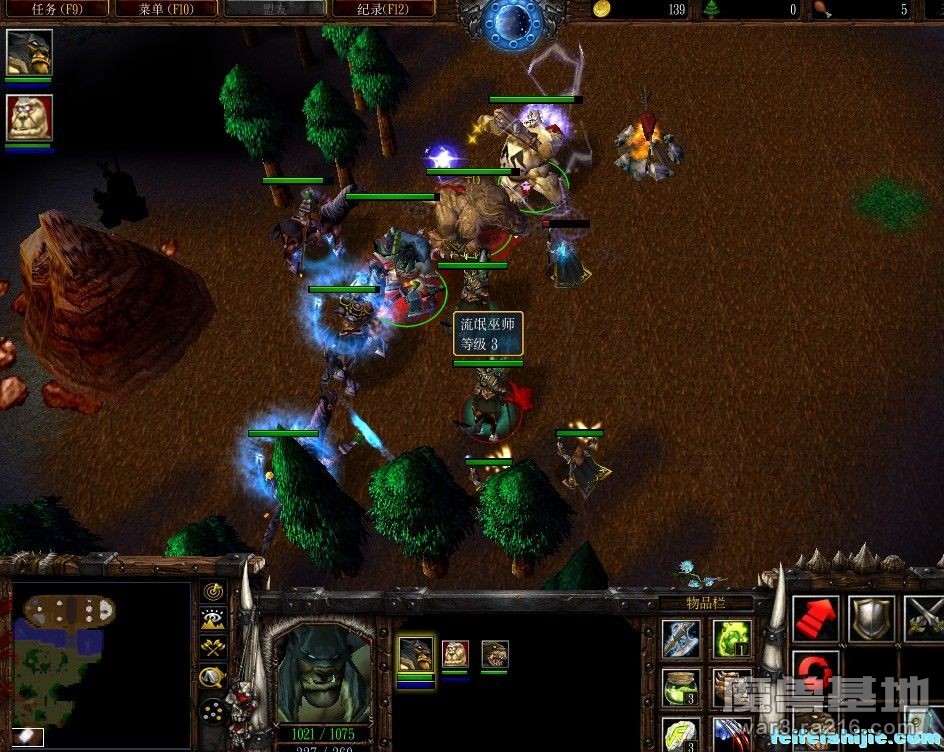This screenshot has width=944, height=752.
Task: Open the Quests (任务 F9) menu
Action: 55,9
